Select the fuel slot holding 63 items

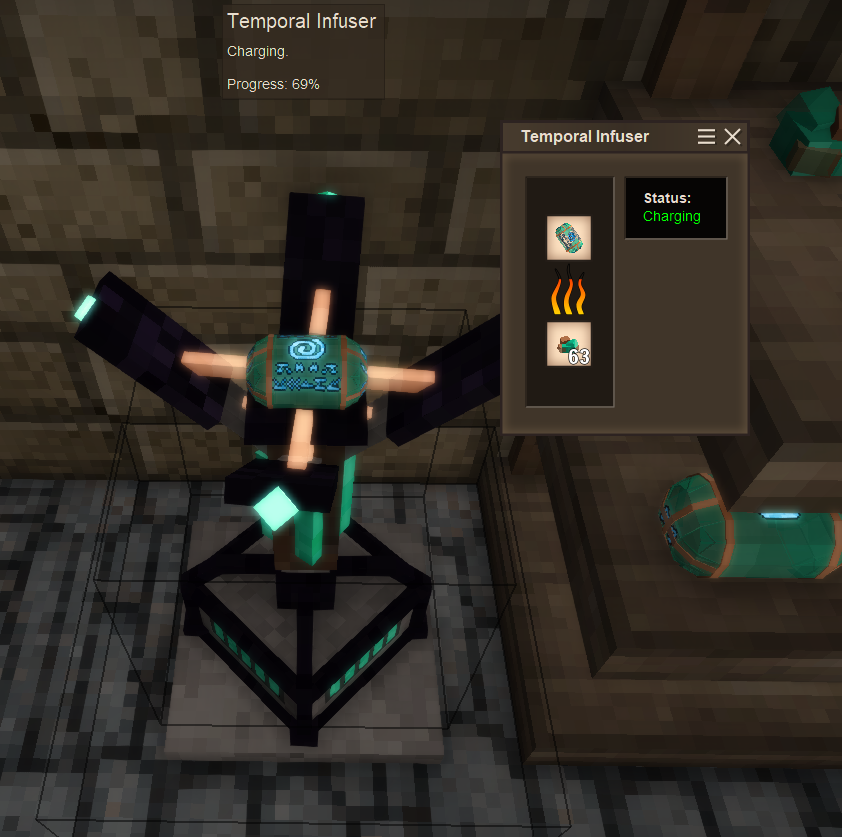pos(569,344)
